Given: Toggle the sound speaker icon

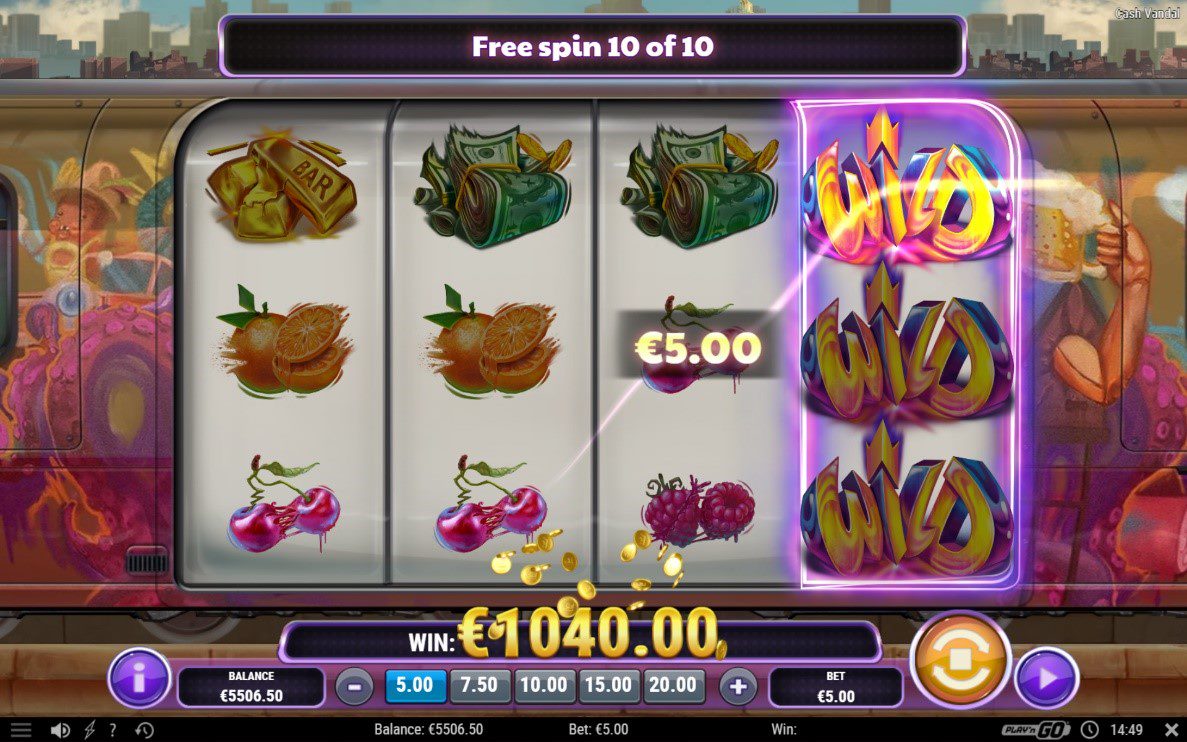Looking at the screenshot, I should [60, 730].
